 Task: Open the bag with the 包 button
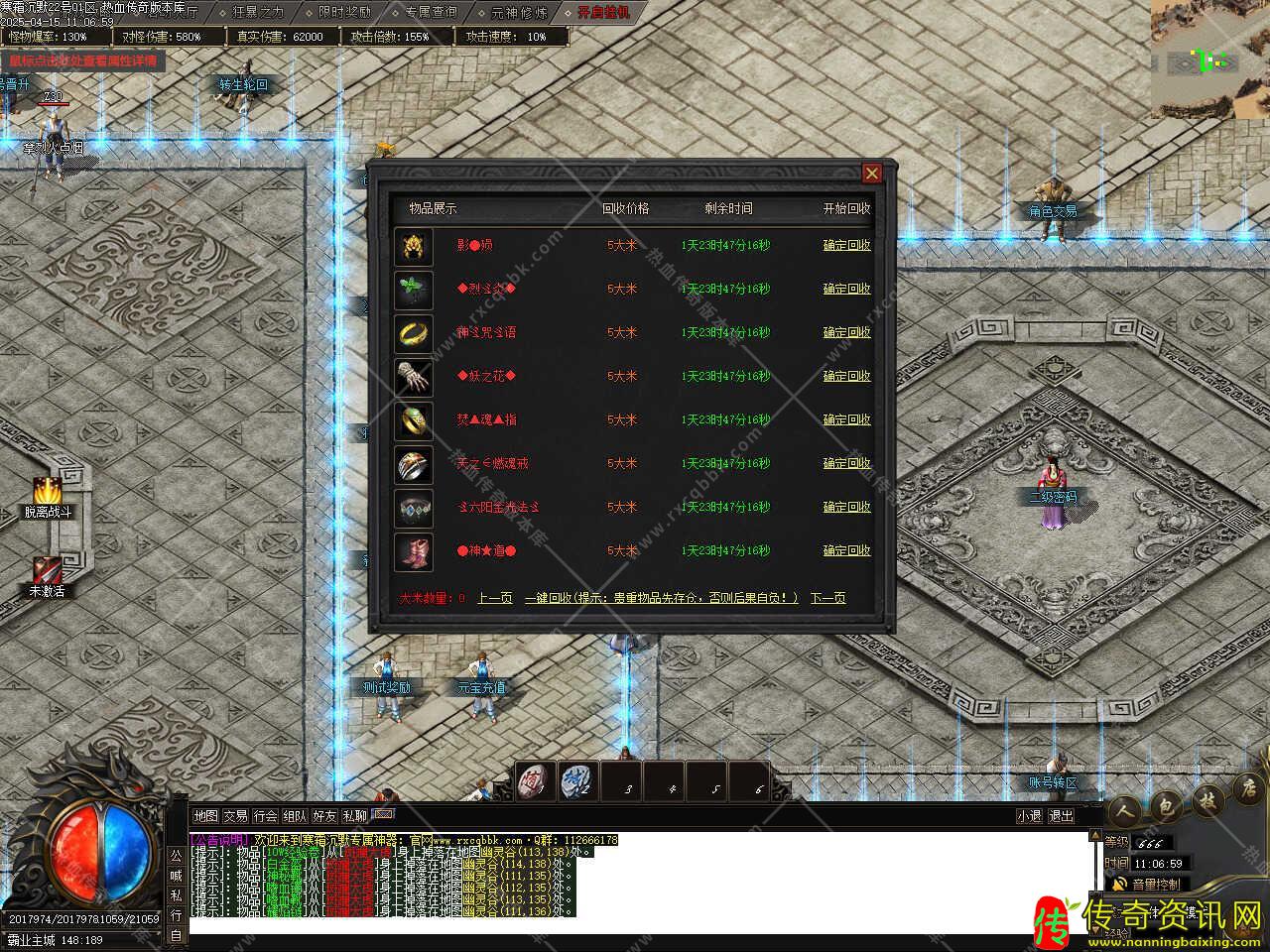pyautogui.click(x=1167, y=805)
